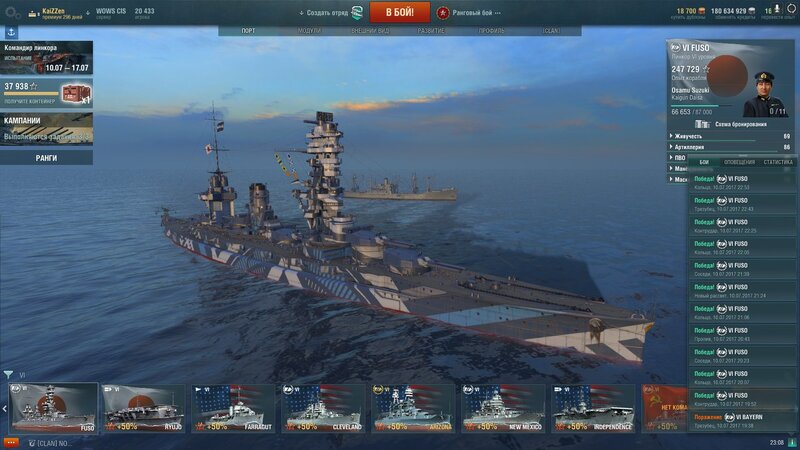Screen dimensions: 800x450
Task: Switch to the ОПОВЕЩЕНИЯ notifications tab
Action: (739, 161)
